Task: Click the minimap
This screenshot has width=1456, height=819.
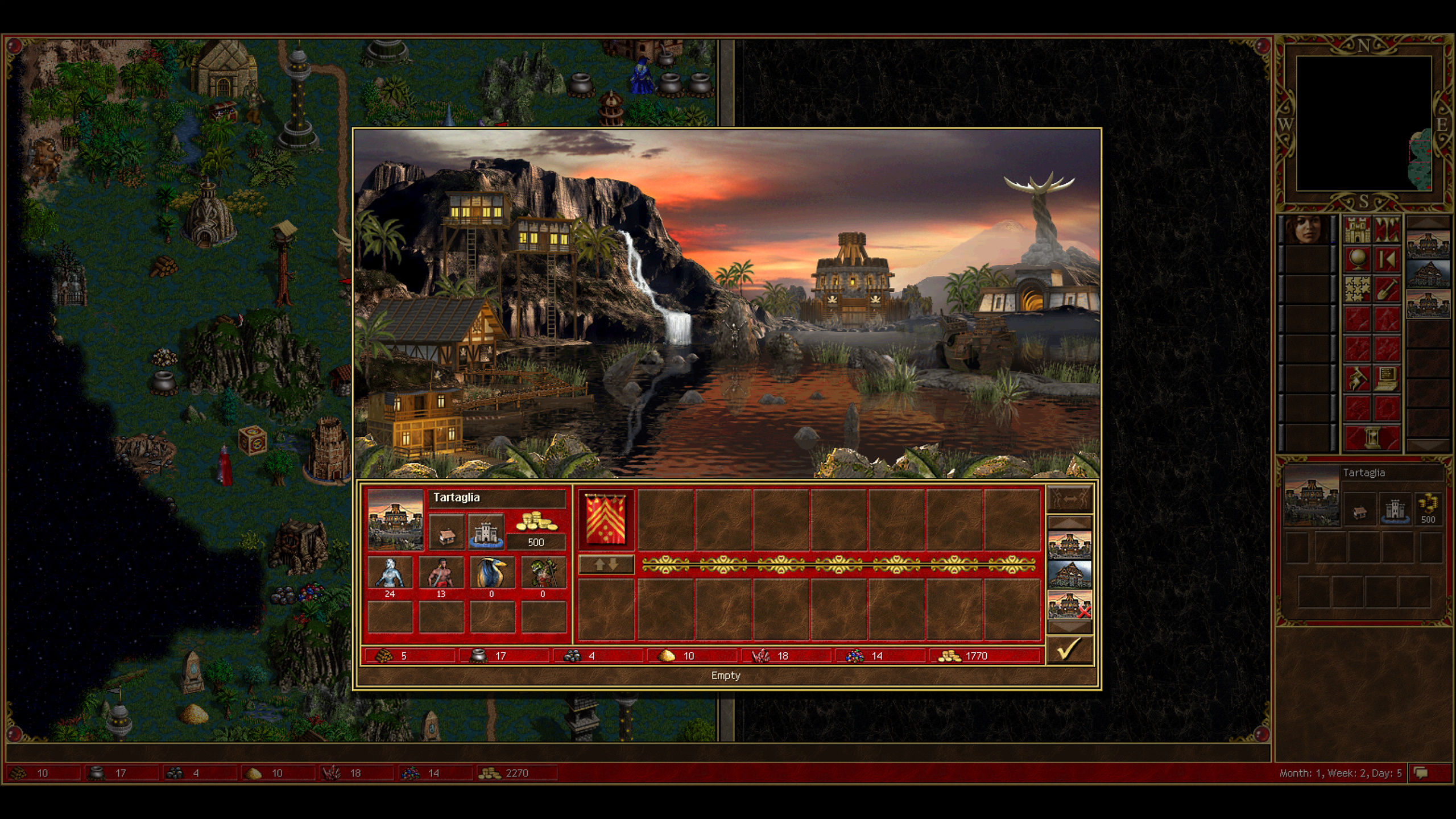Action: (1364, 123)
